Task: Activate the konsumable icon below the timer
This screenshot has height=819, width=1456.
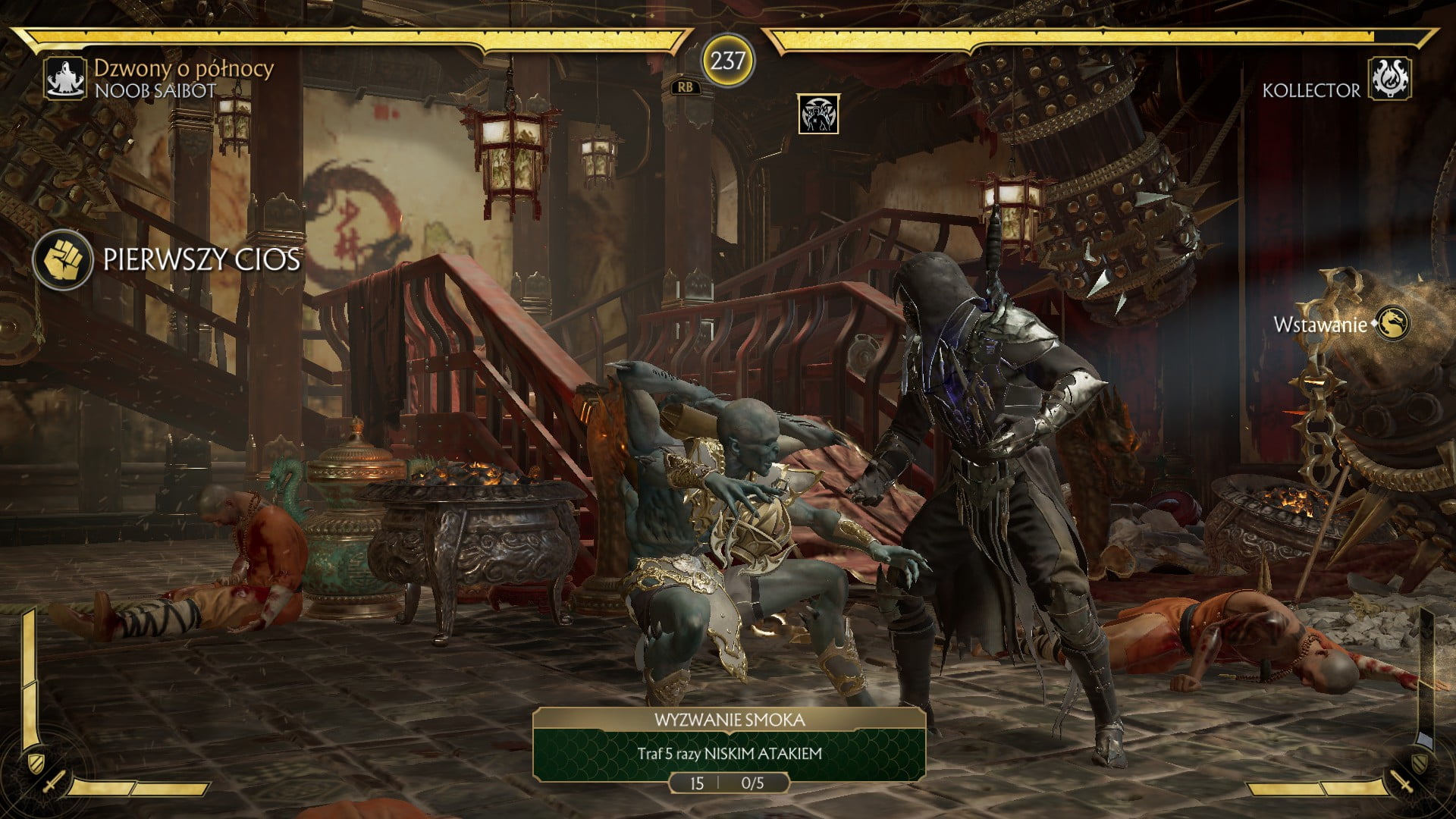Action: [x=818, y=115]
